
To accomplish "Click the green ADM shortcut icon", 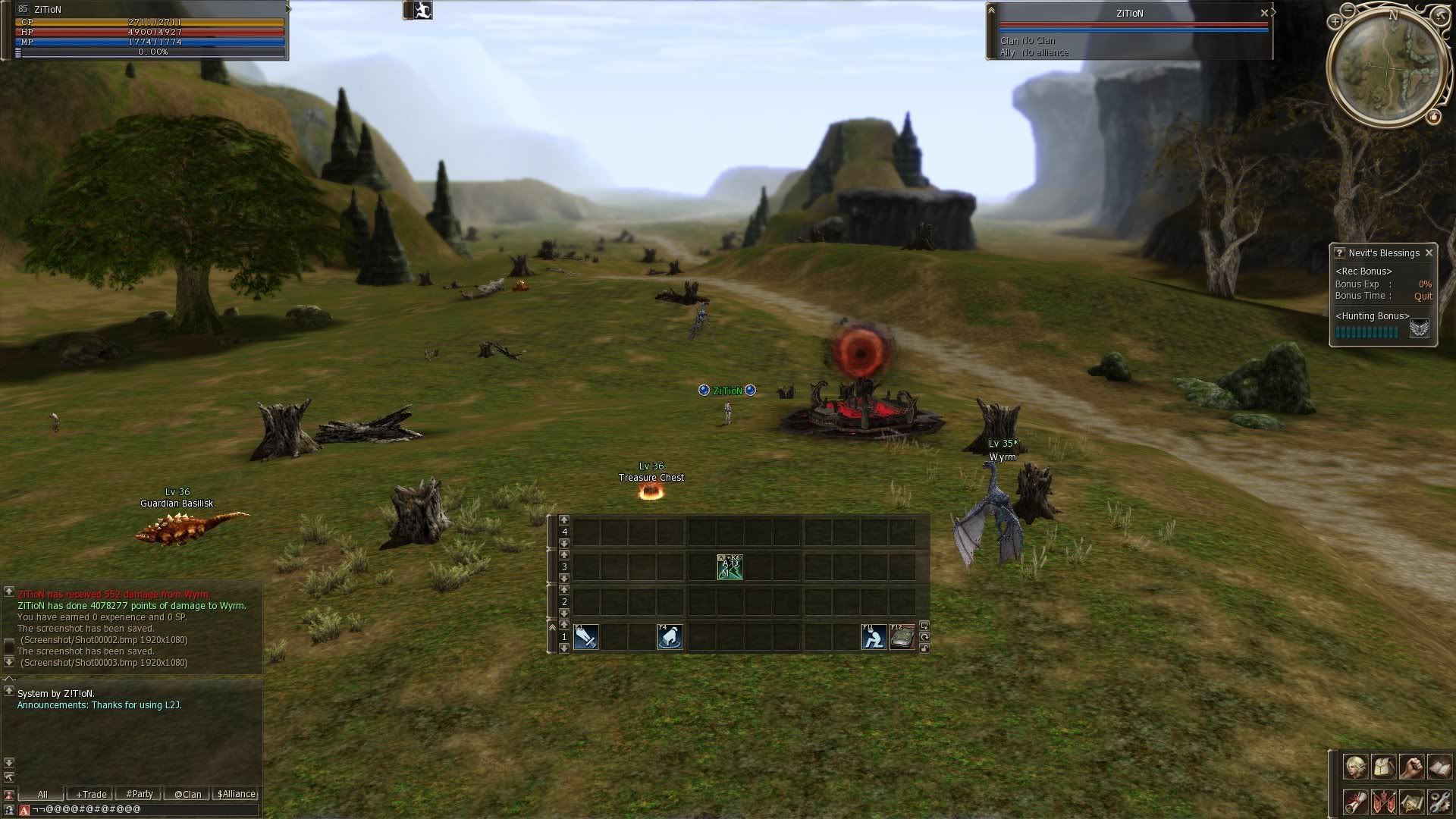I will 730,566.
